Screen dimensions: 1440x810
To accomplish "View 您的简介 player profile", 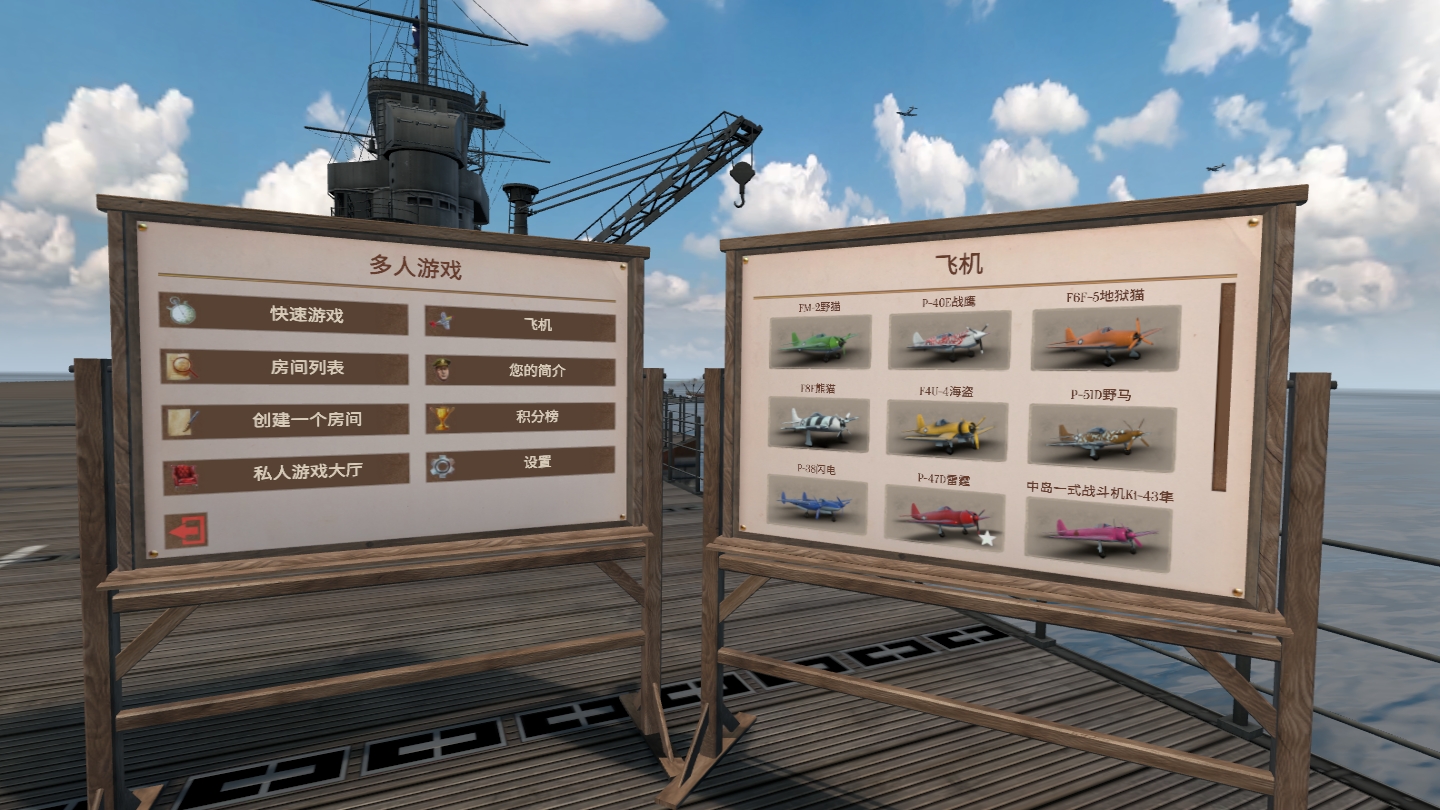I will click(x=520, y=370).
